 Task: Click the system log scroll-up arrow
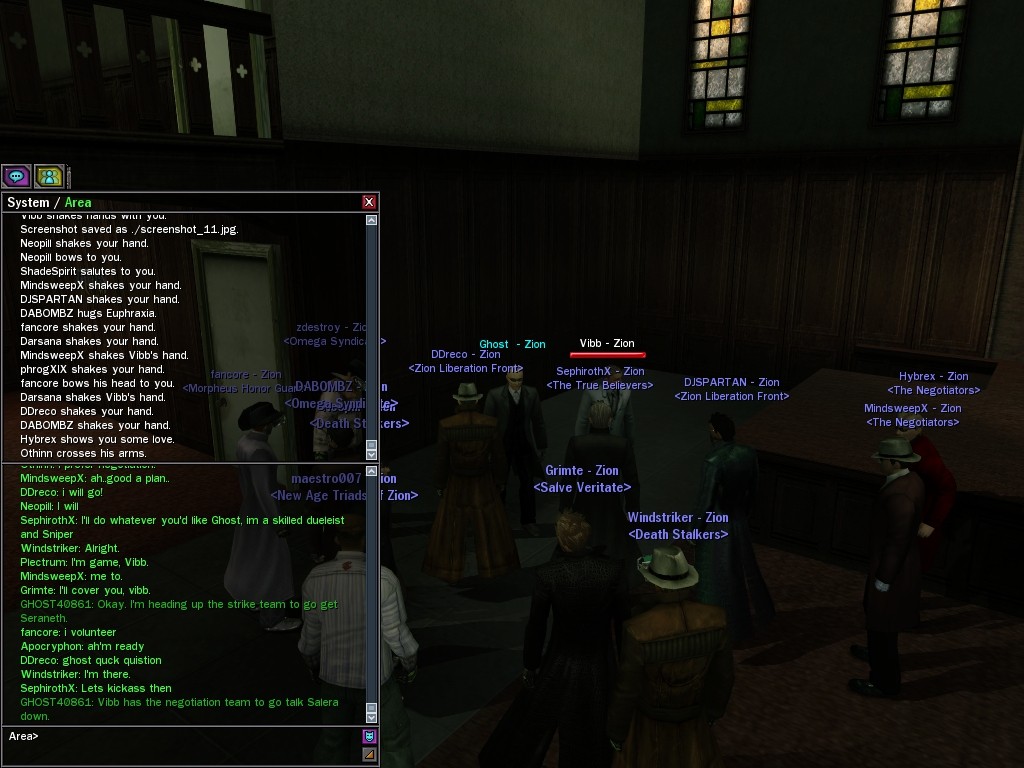click(372, 220)
